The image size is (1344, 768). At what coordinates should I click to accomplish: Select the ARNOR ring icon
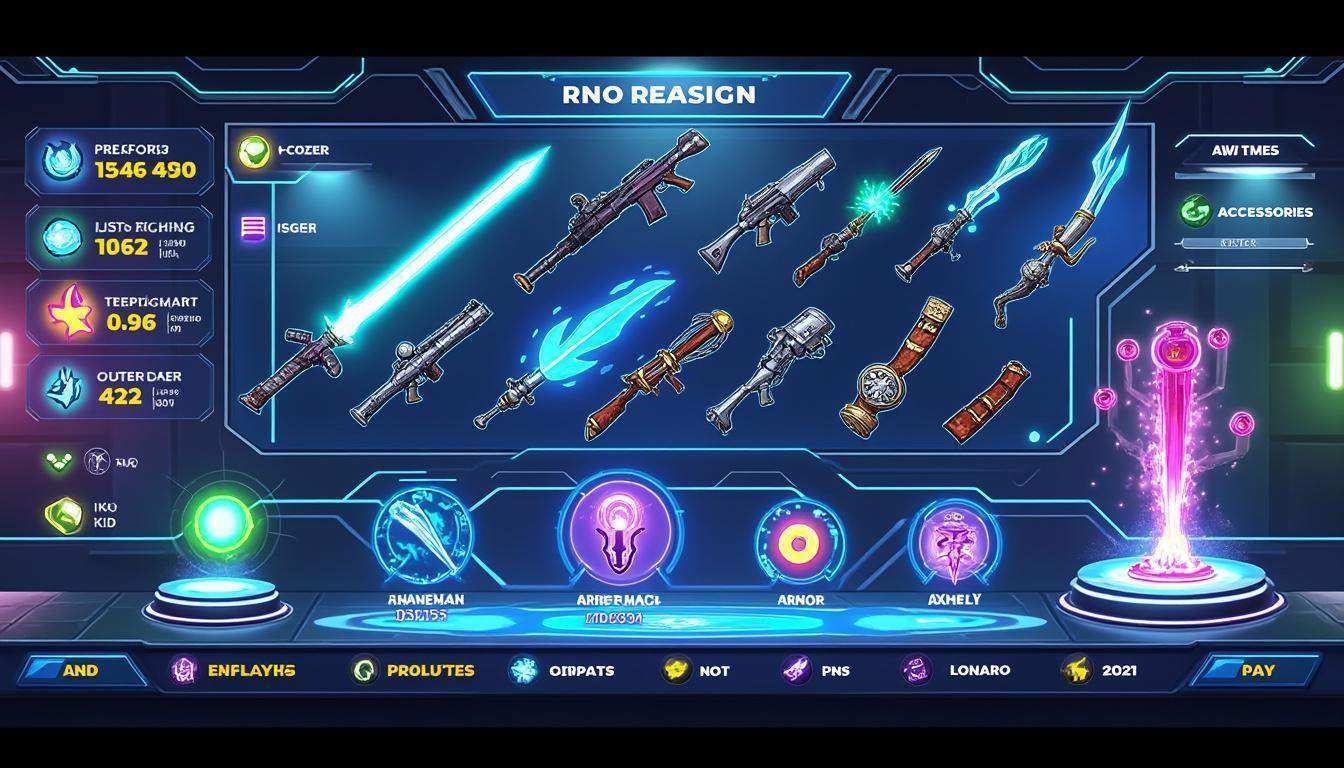(799, 543)
